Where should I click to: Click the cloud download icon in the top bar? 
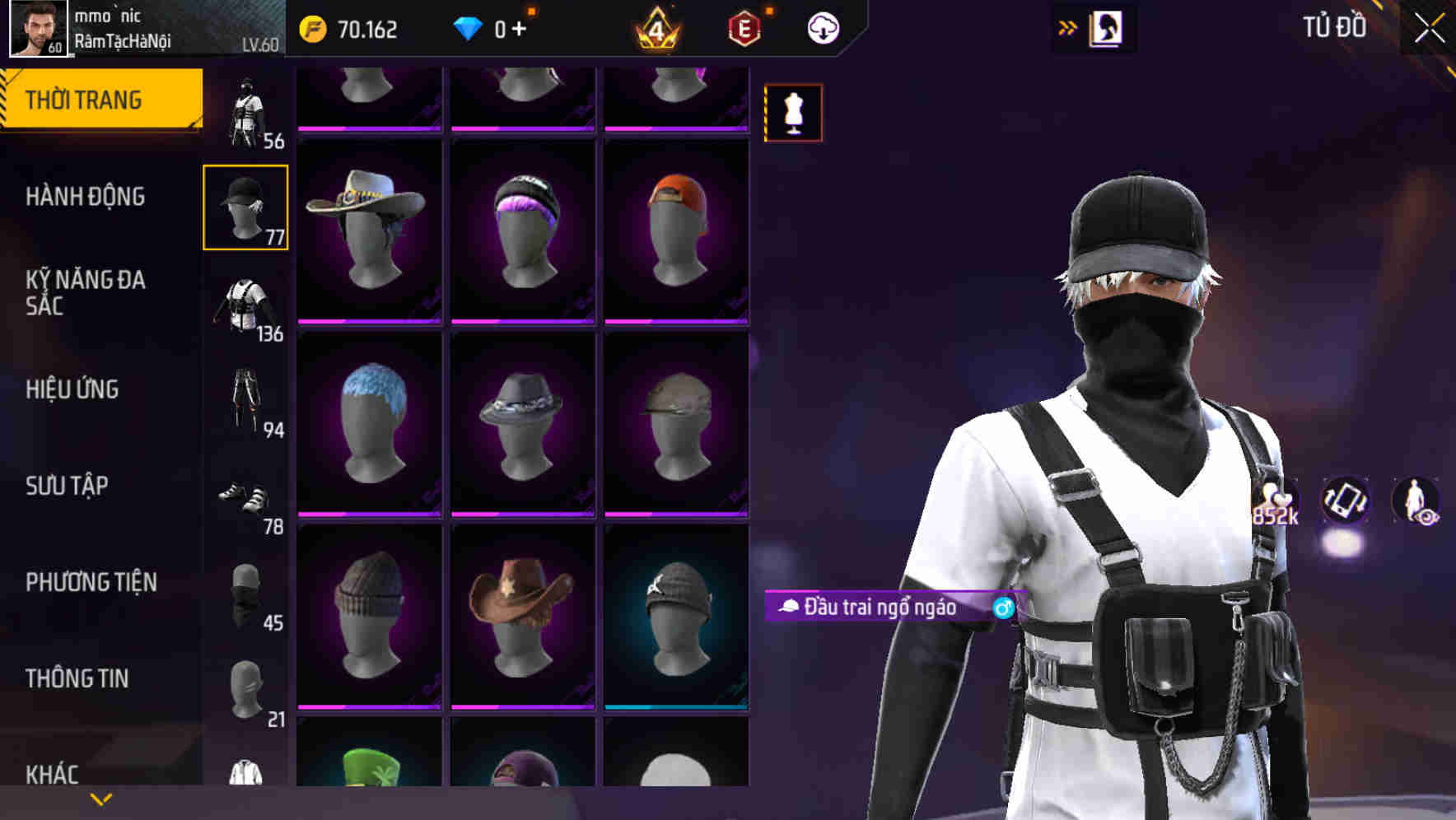point(822,27)
